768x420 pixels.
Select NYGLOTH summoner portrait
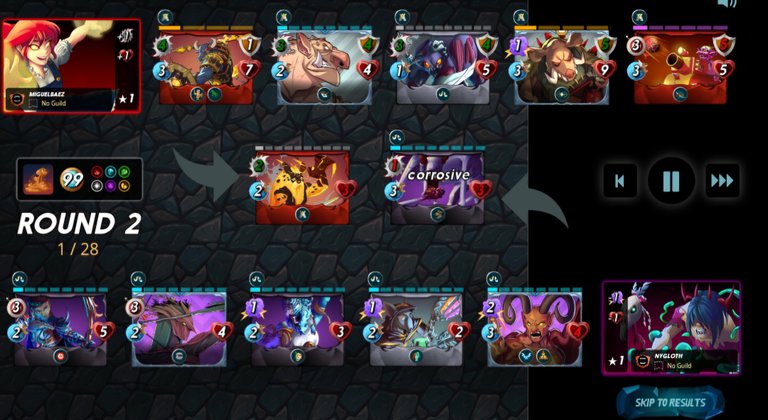click(x=670, y=327)
